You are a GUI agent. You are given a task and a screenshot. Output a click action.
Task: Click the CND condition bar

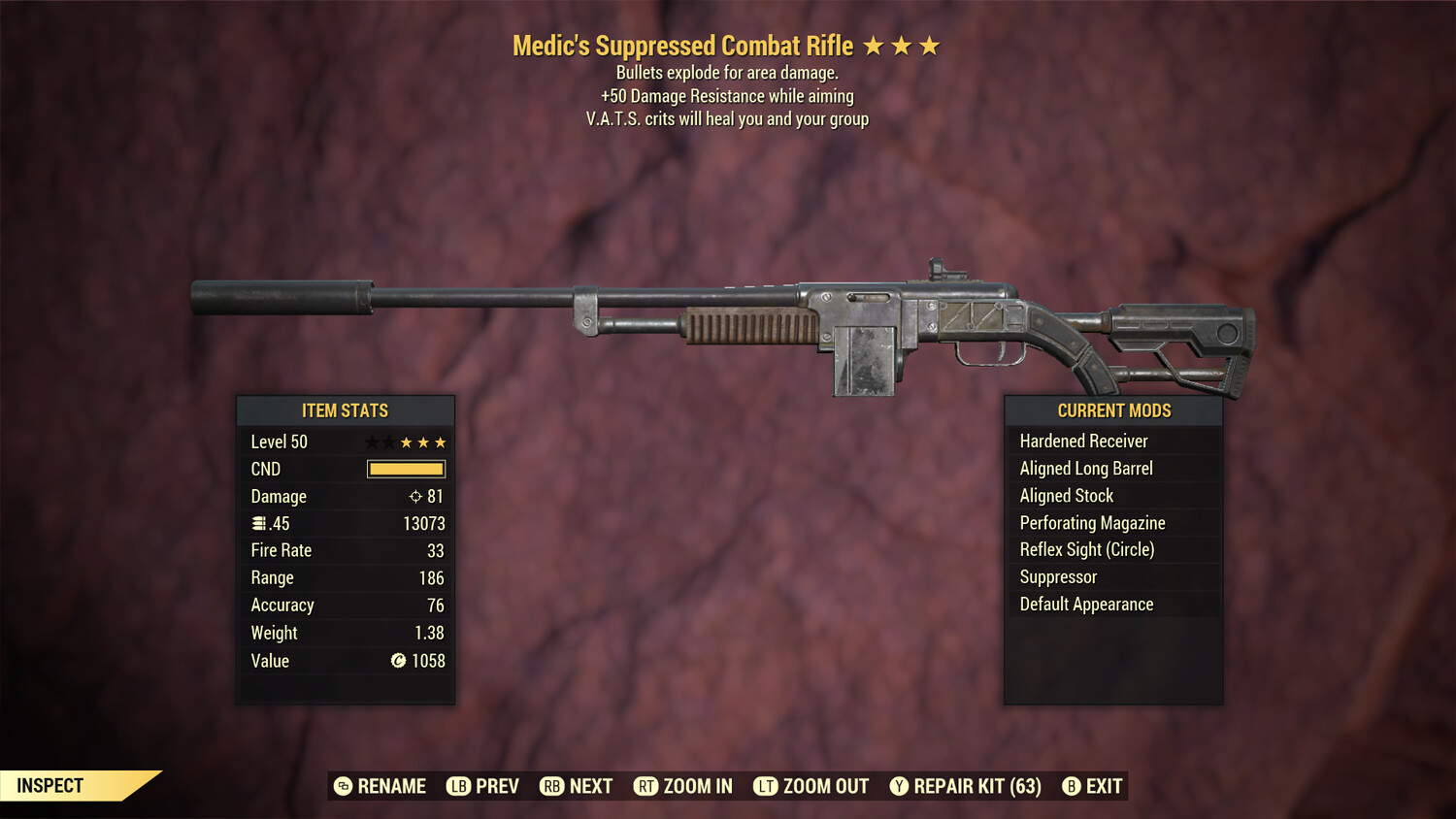[x=405, y=469]
